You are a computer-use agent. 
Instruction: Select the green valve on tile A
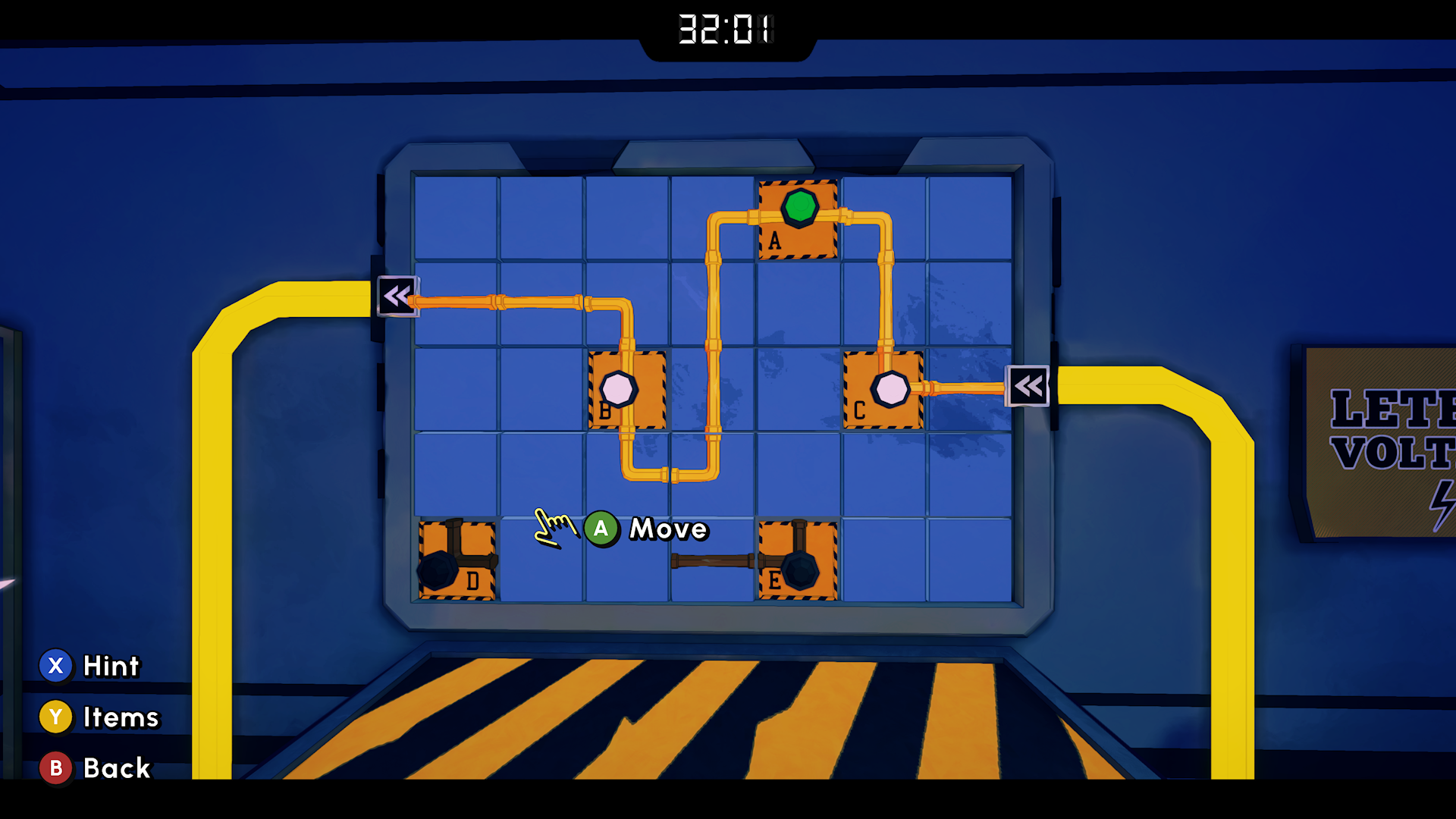pyautogui.click(x=798, y=209)
